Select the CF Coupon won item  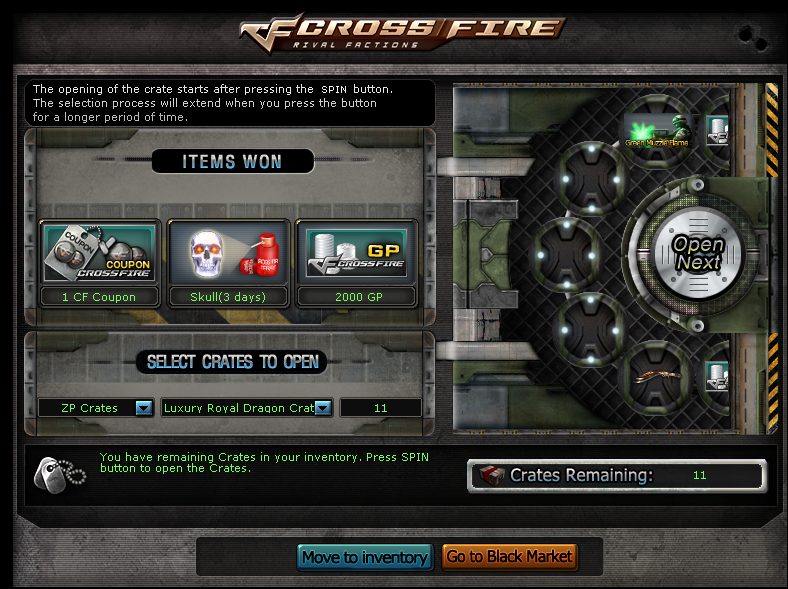click(99, 253)
